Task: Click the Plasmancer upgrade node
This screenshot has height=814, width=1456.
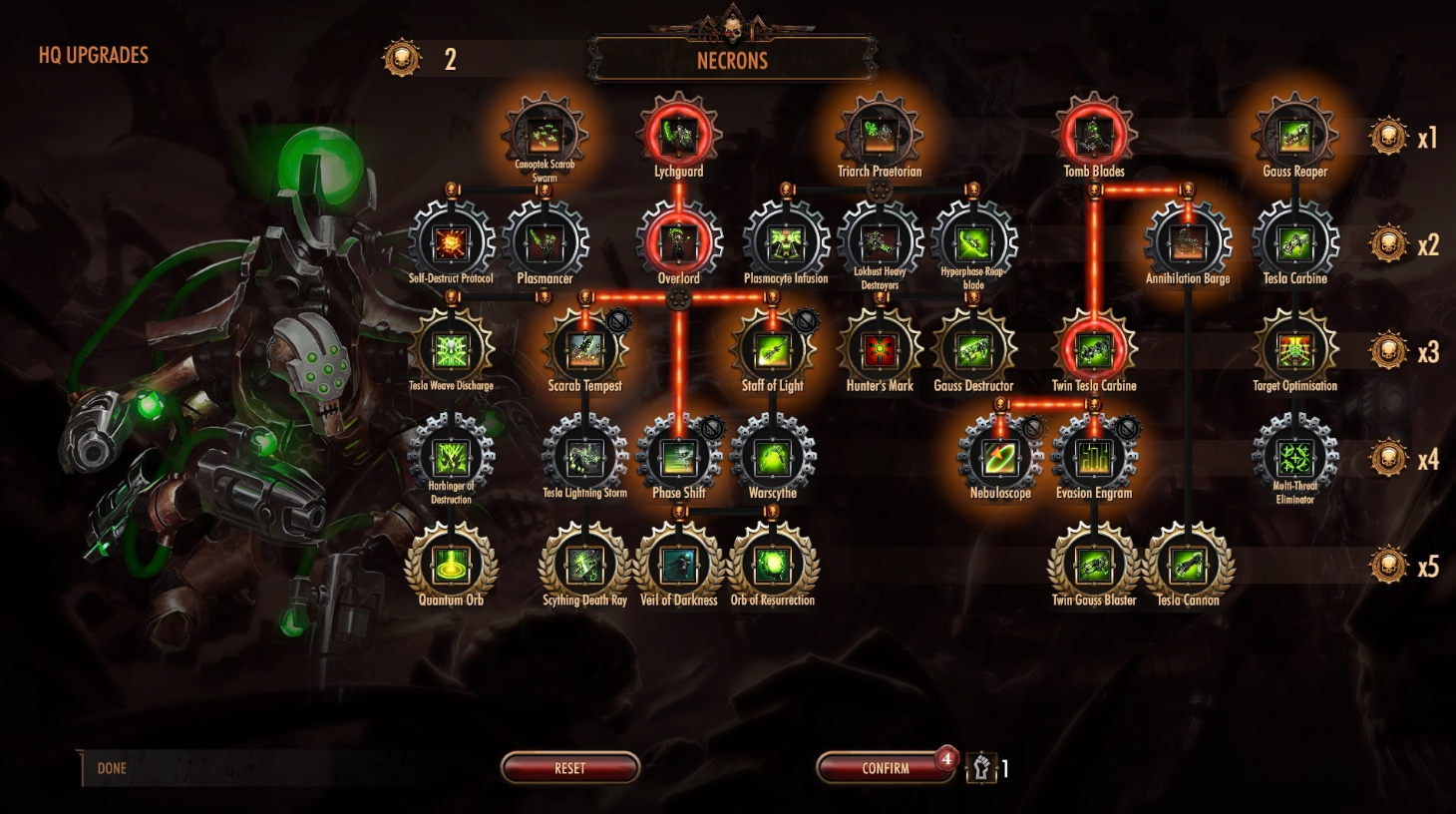Action: click(546, 242)
